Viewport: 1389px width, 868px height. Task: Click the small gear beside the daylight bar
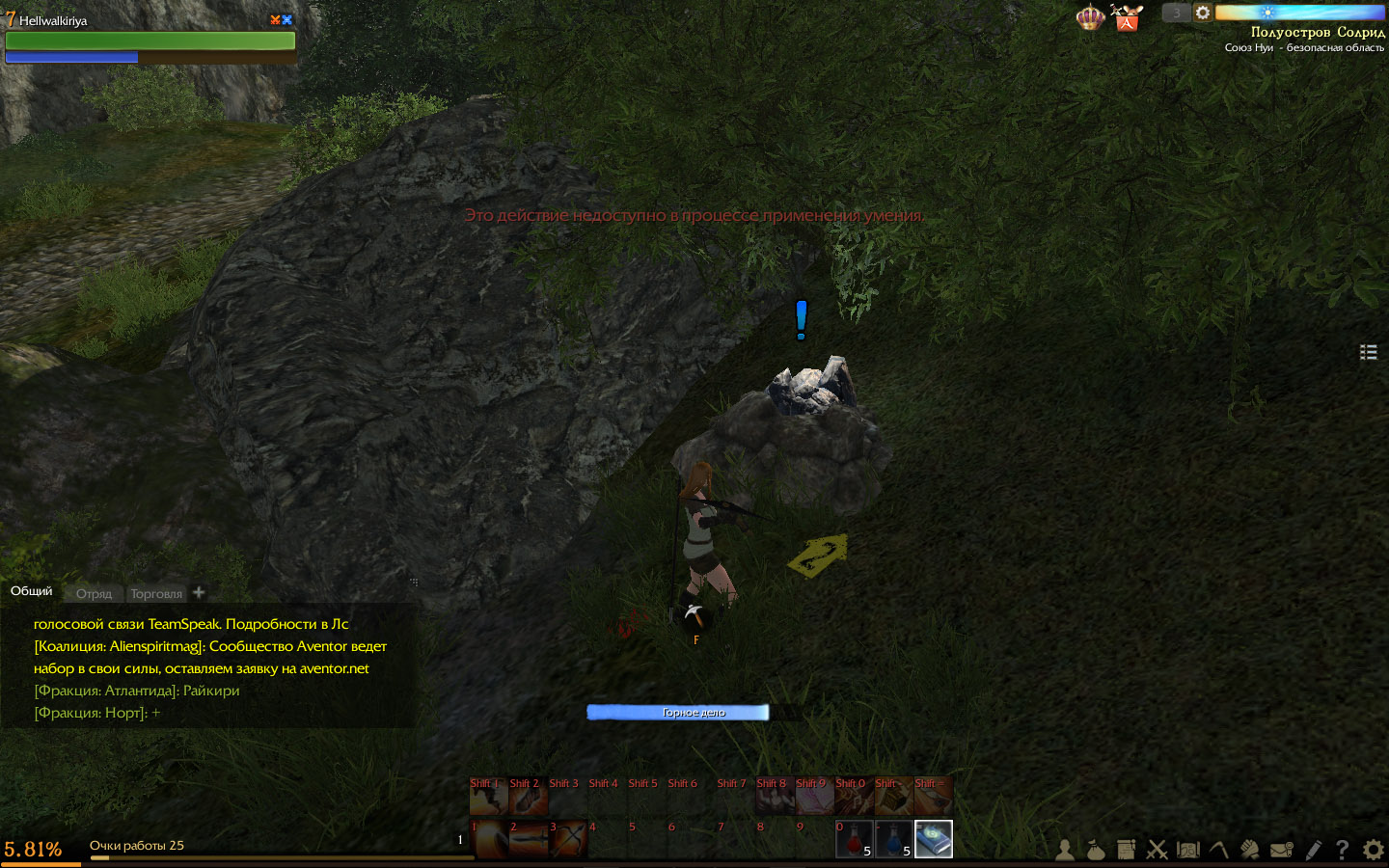pos(1202,13)
